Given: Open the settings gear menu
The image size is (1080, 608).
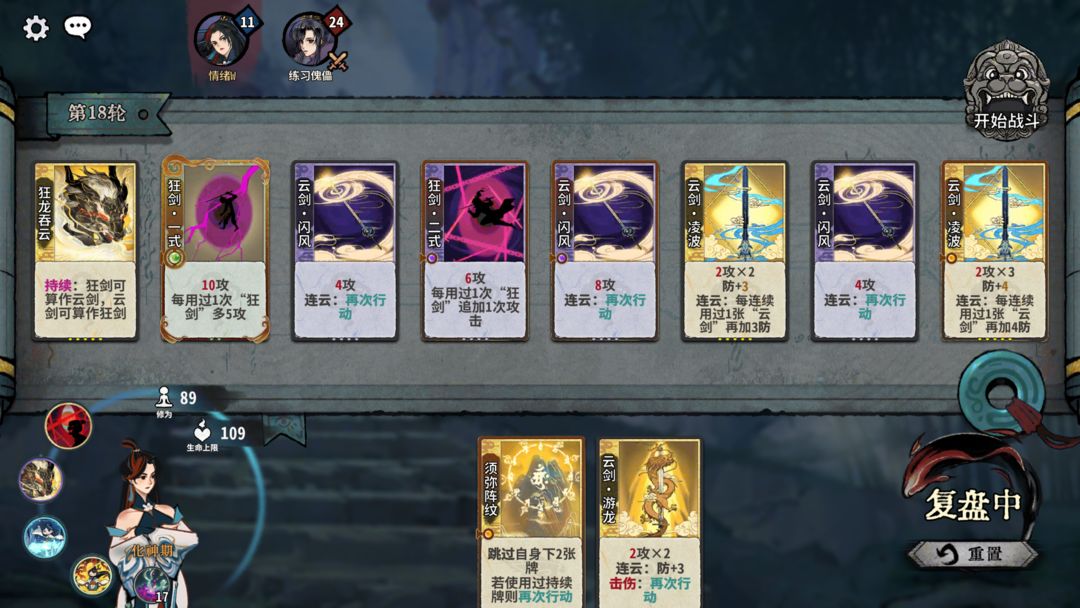Looking at the screenshot, I should pos(36,28).
